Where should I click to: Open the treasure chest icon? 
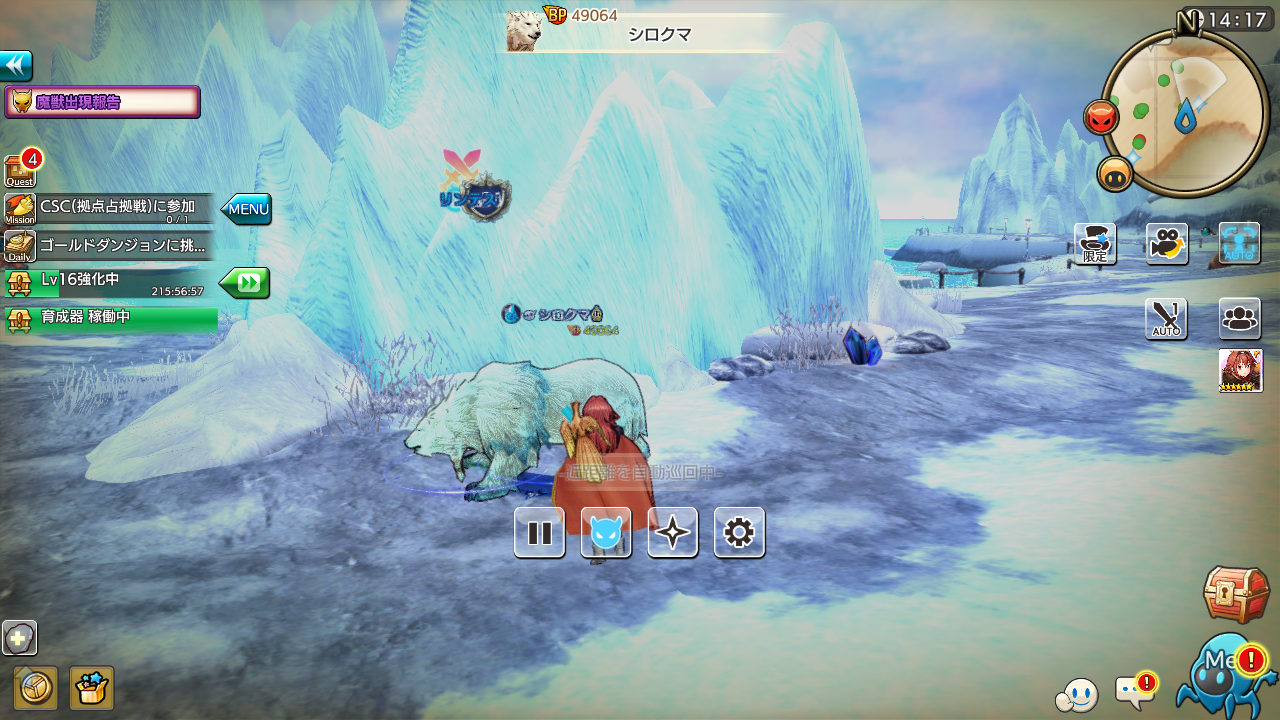point(1236,594)
